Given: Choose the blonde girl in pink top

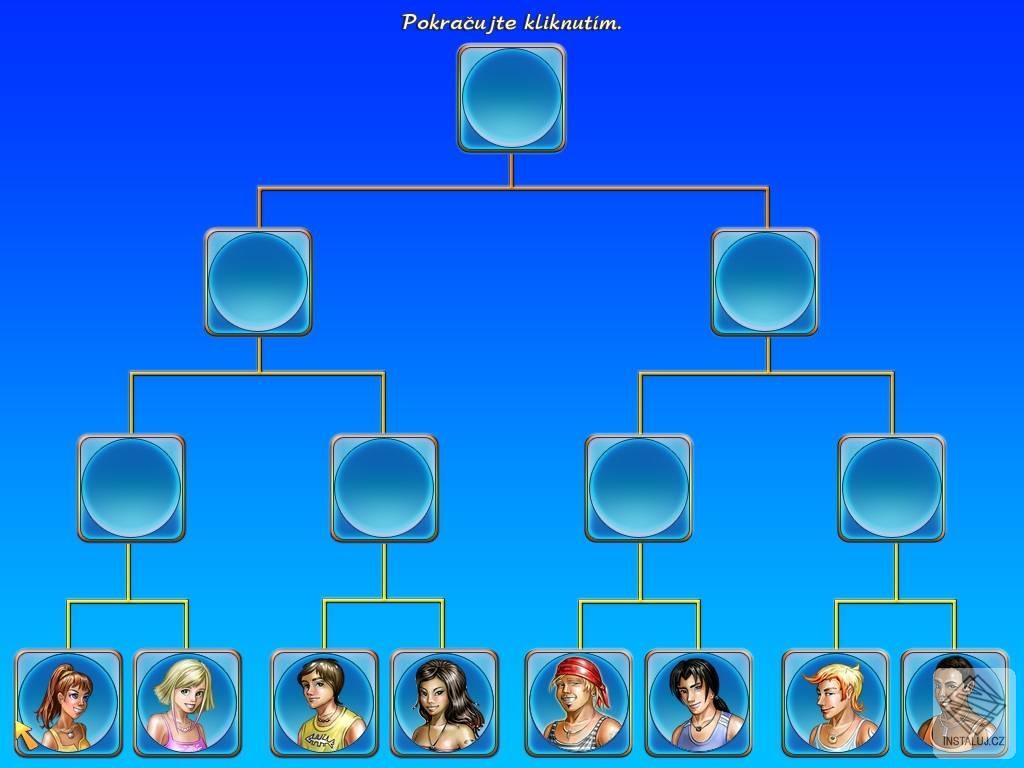Looking at the screenshot, I should [x=187, y=703].
